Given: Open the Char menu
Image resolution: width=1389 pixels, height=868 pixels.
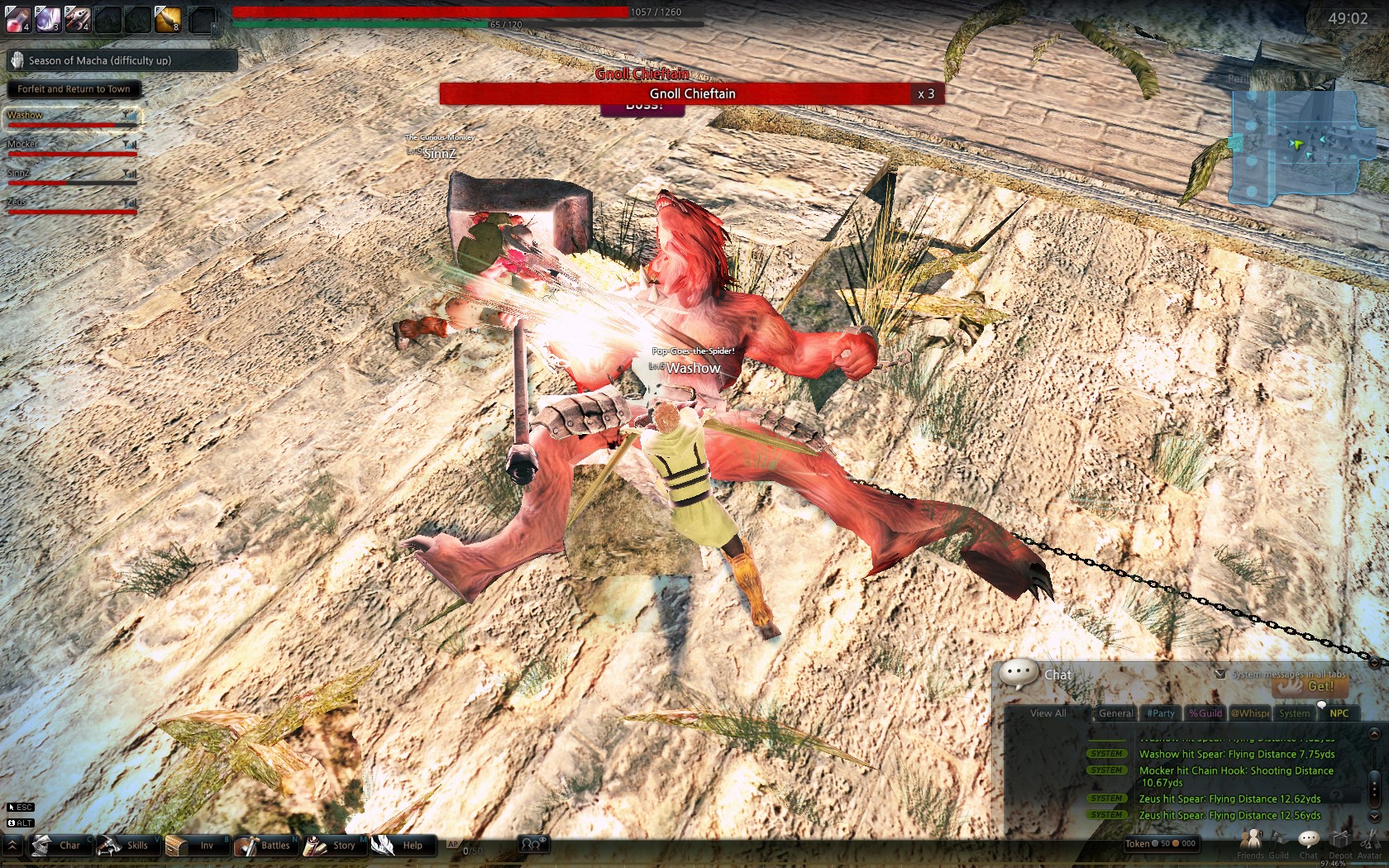Looking at the screenshot, I should point(59,845).
